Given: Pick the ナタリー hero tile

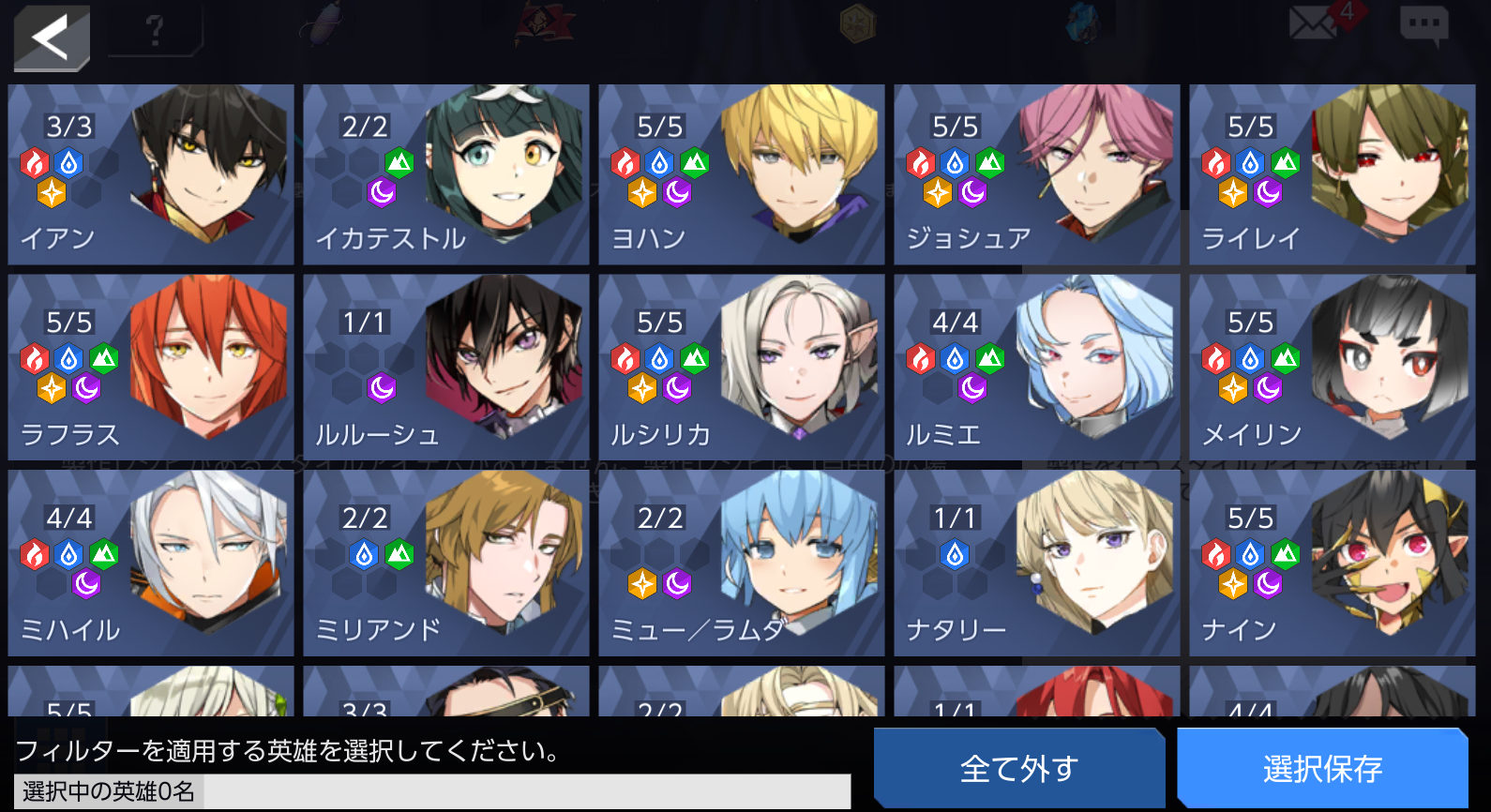Looking at the screenshot, I should click(x=1036, y=563).
